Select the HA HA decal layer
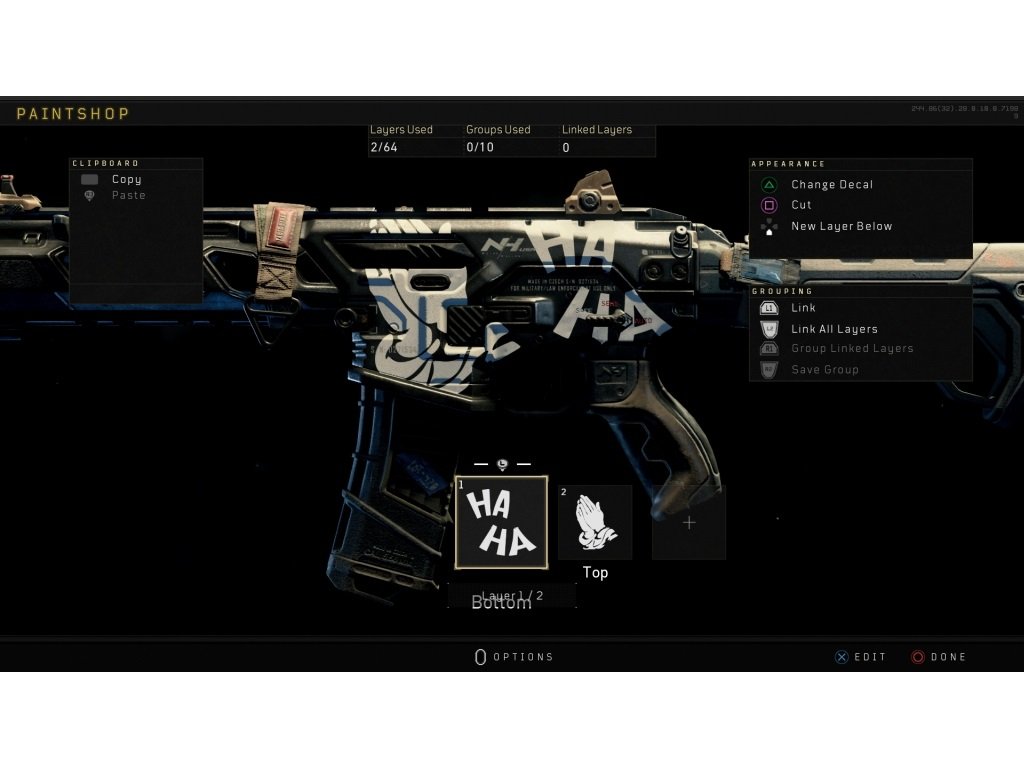 pos(501,522)
